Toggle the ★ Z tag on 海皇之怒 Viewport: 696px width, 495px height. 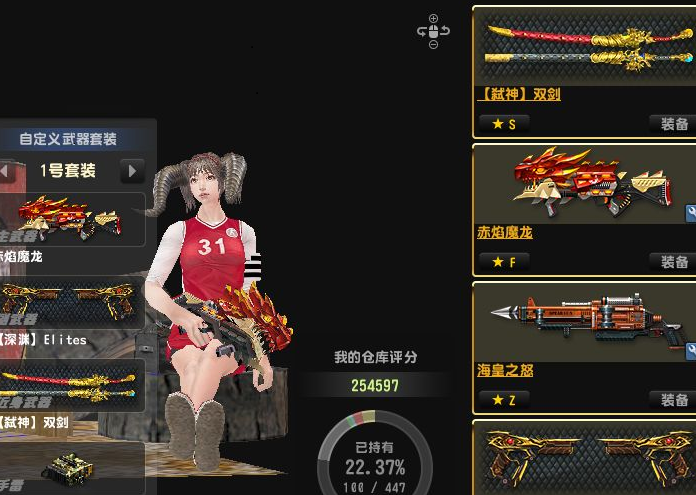[x=504, y=399]
